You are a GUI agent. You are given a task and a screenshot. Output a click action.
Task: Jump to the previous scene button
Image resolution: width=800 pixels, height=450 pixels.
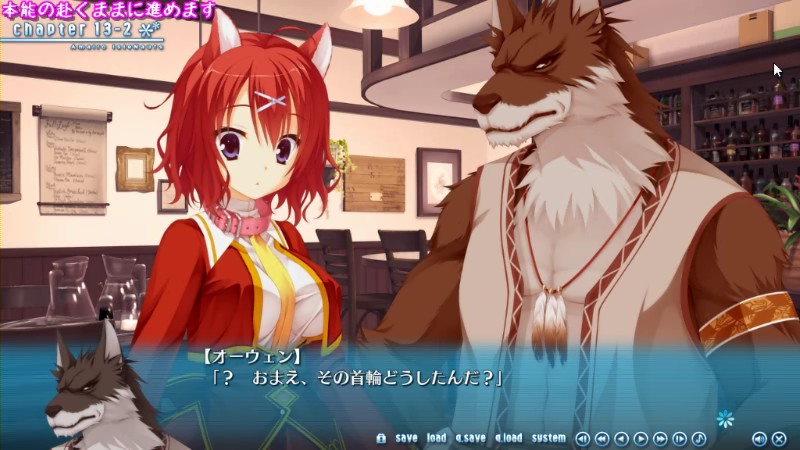point(583,438)
